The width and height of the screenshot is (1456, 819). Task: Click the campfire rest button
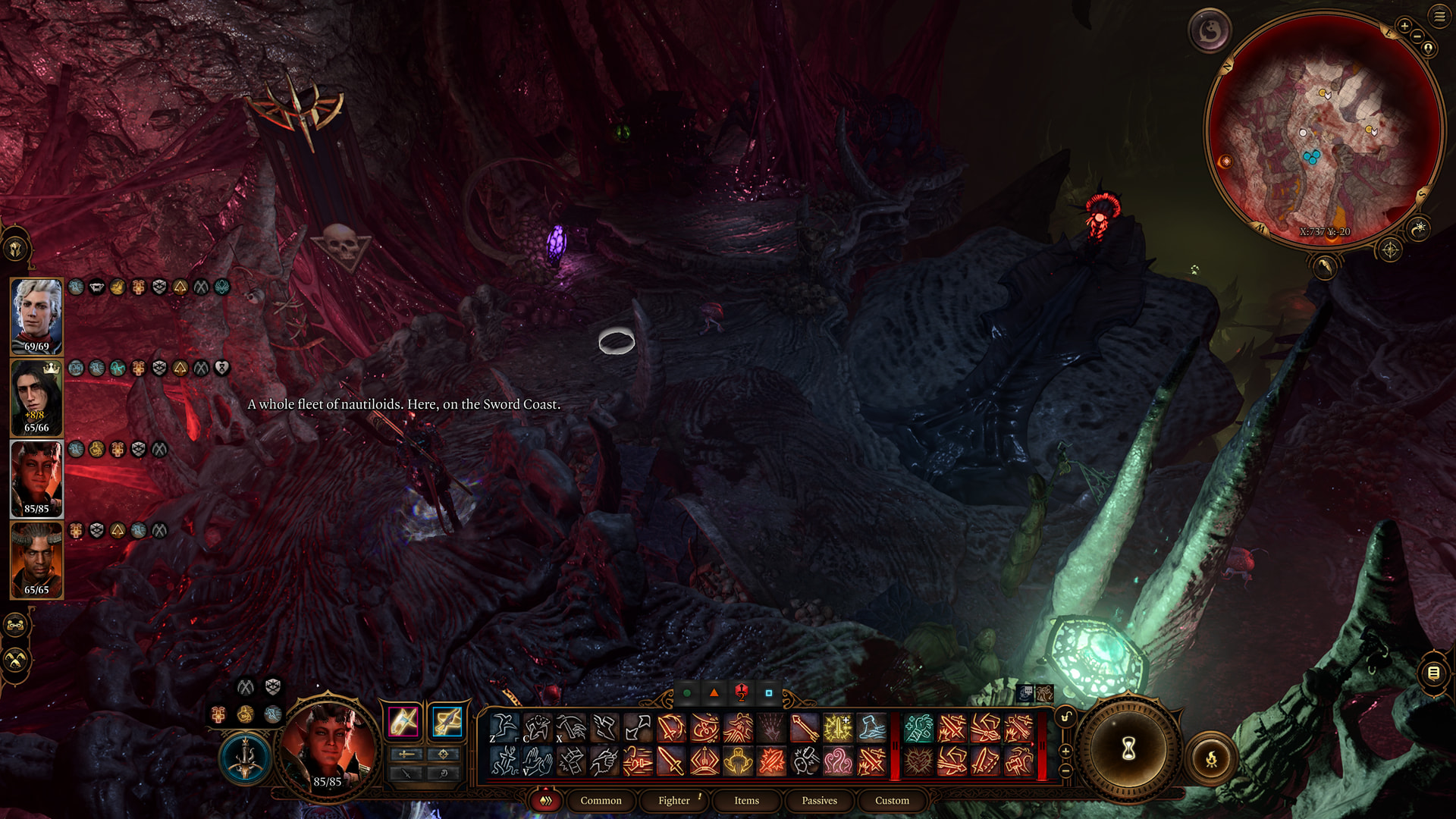coord(1211,758)
